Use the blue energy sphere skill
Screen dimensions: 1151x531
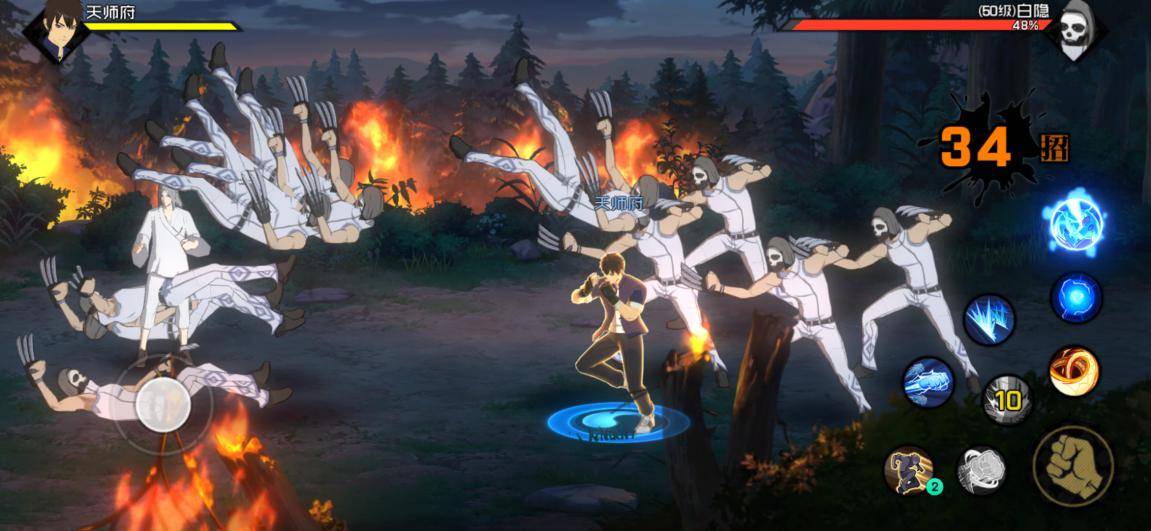pyautogui.click(x=1075, y=298)
